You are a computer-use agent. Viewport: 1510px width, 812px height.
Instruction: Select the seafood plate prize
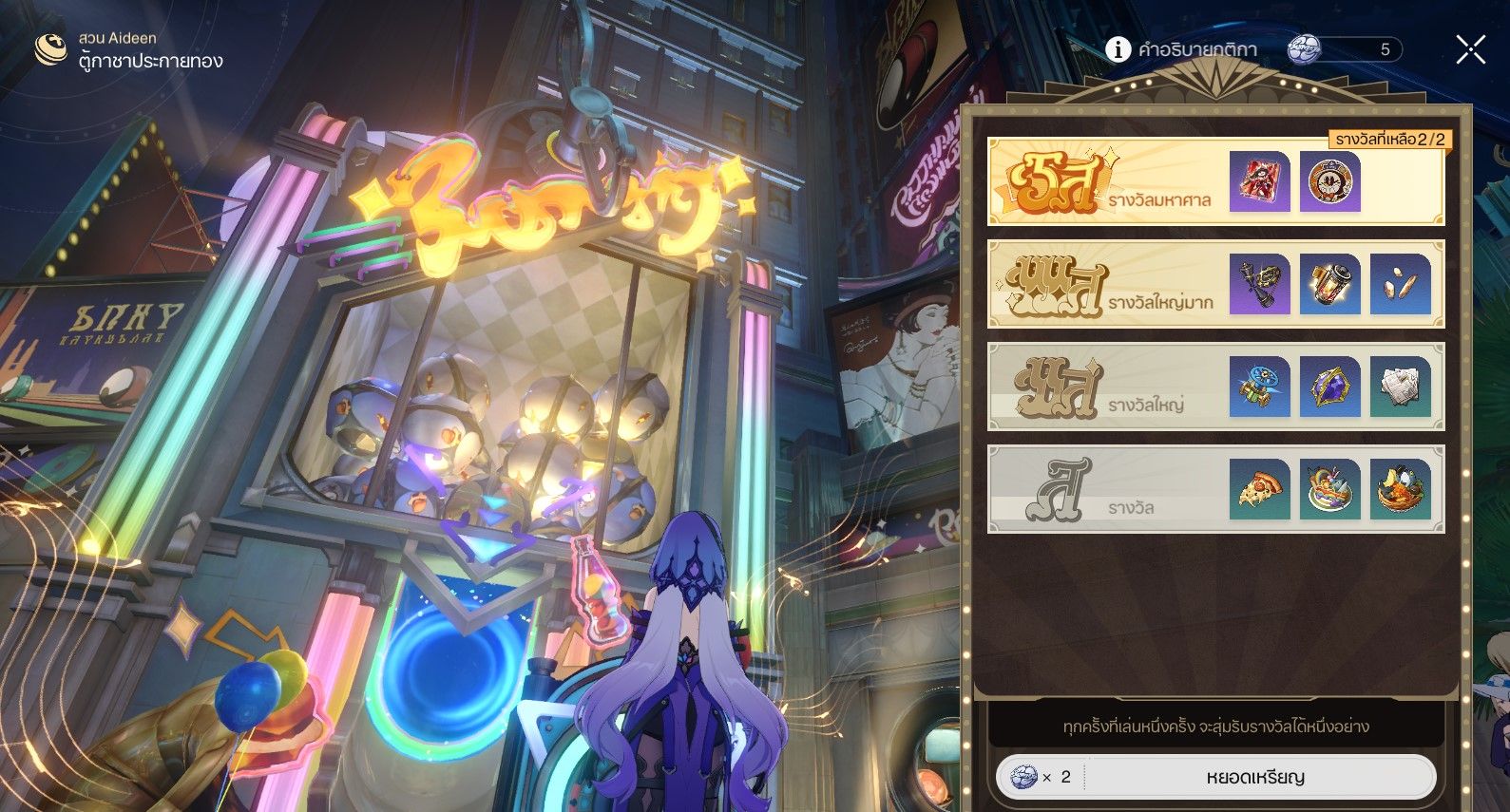pos(1329,489)
